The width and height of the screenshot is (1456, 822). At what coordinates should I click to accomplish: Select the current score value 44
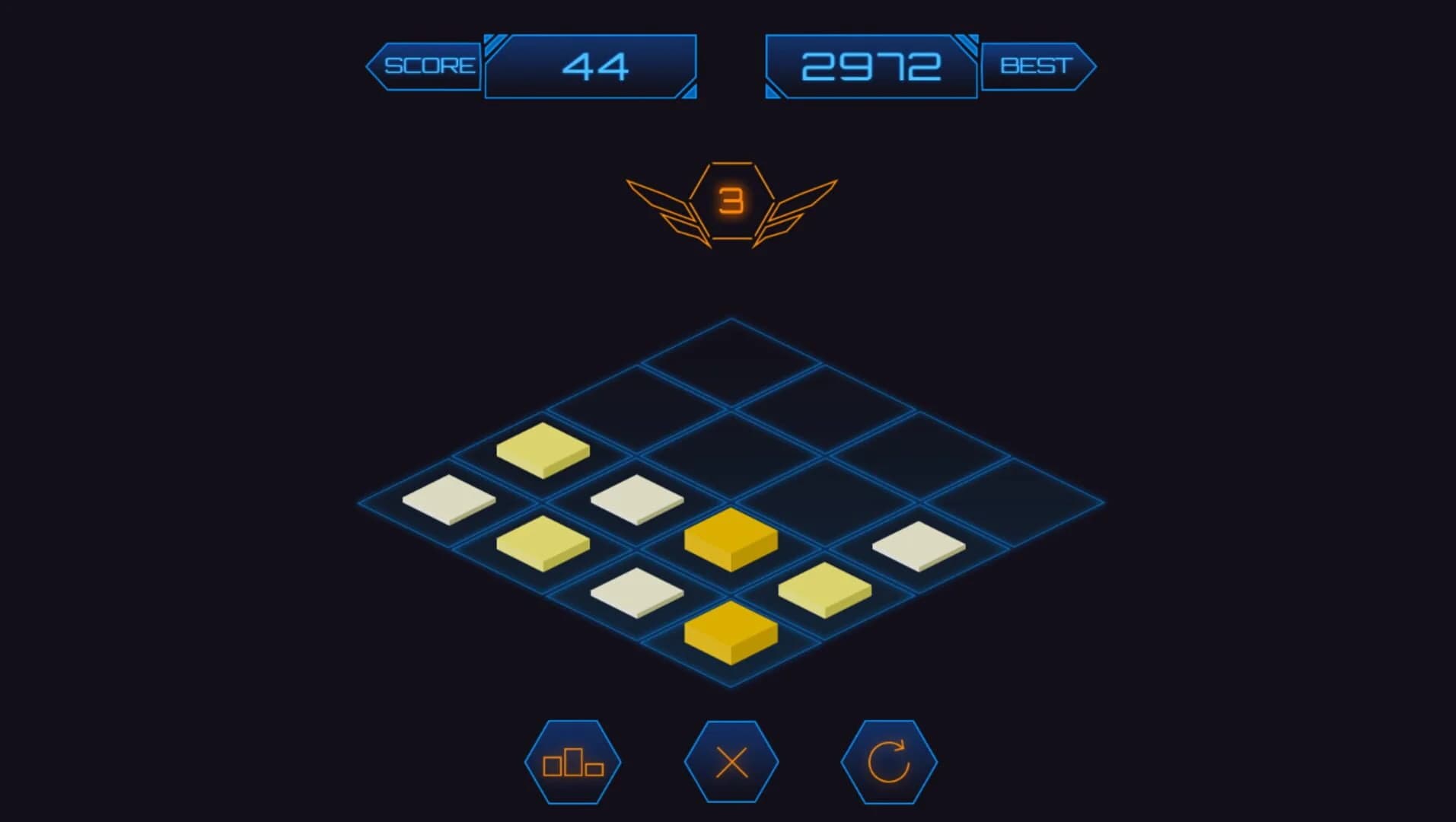pyautogui.click(x=592, y=66)
